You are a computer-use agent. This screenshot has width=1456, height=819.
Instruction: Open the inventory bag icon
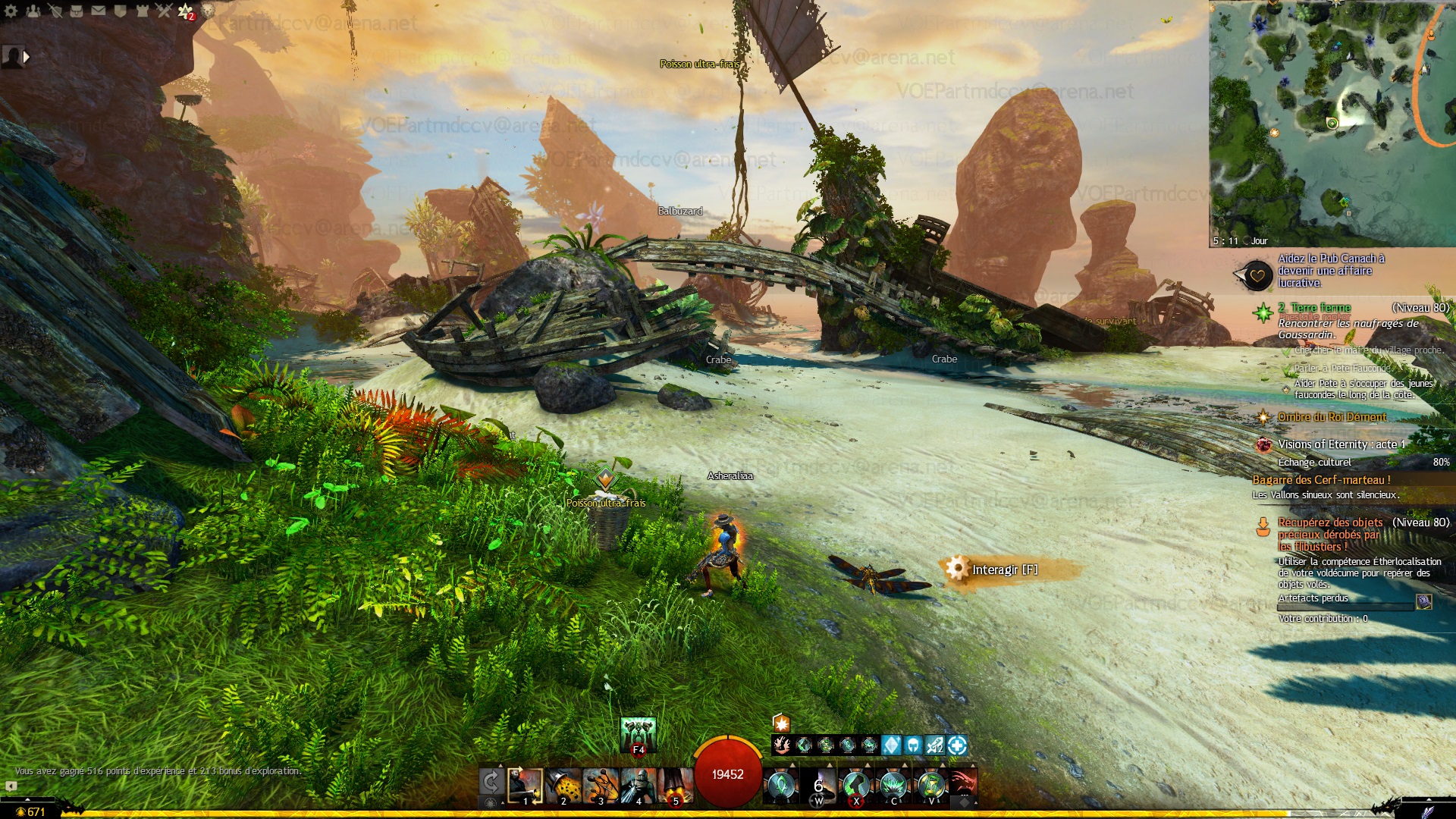coord(77,11)
